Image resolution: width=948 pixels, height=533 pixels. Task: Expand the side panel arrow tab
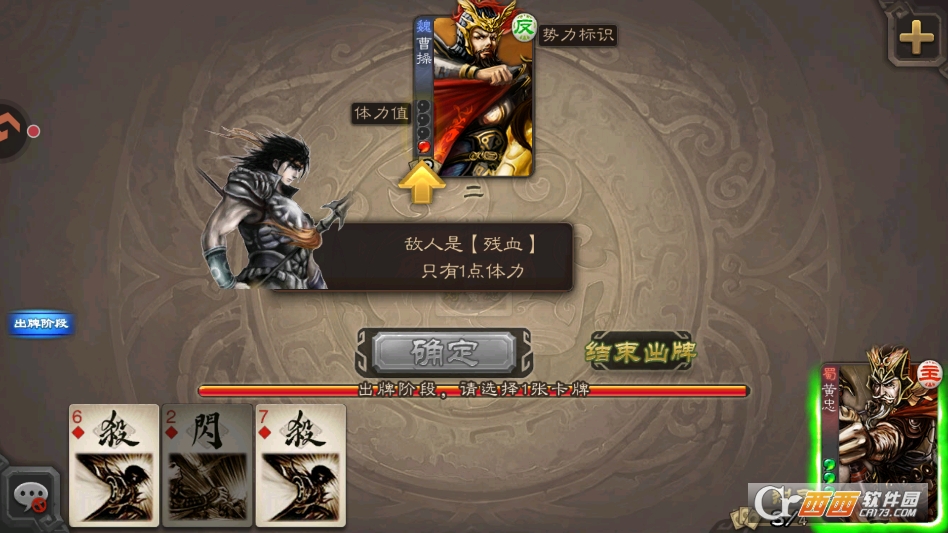(x=12, y=130)
